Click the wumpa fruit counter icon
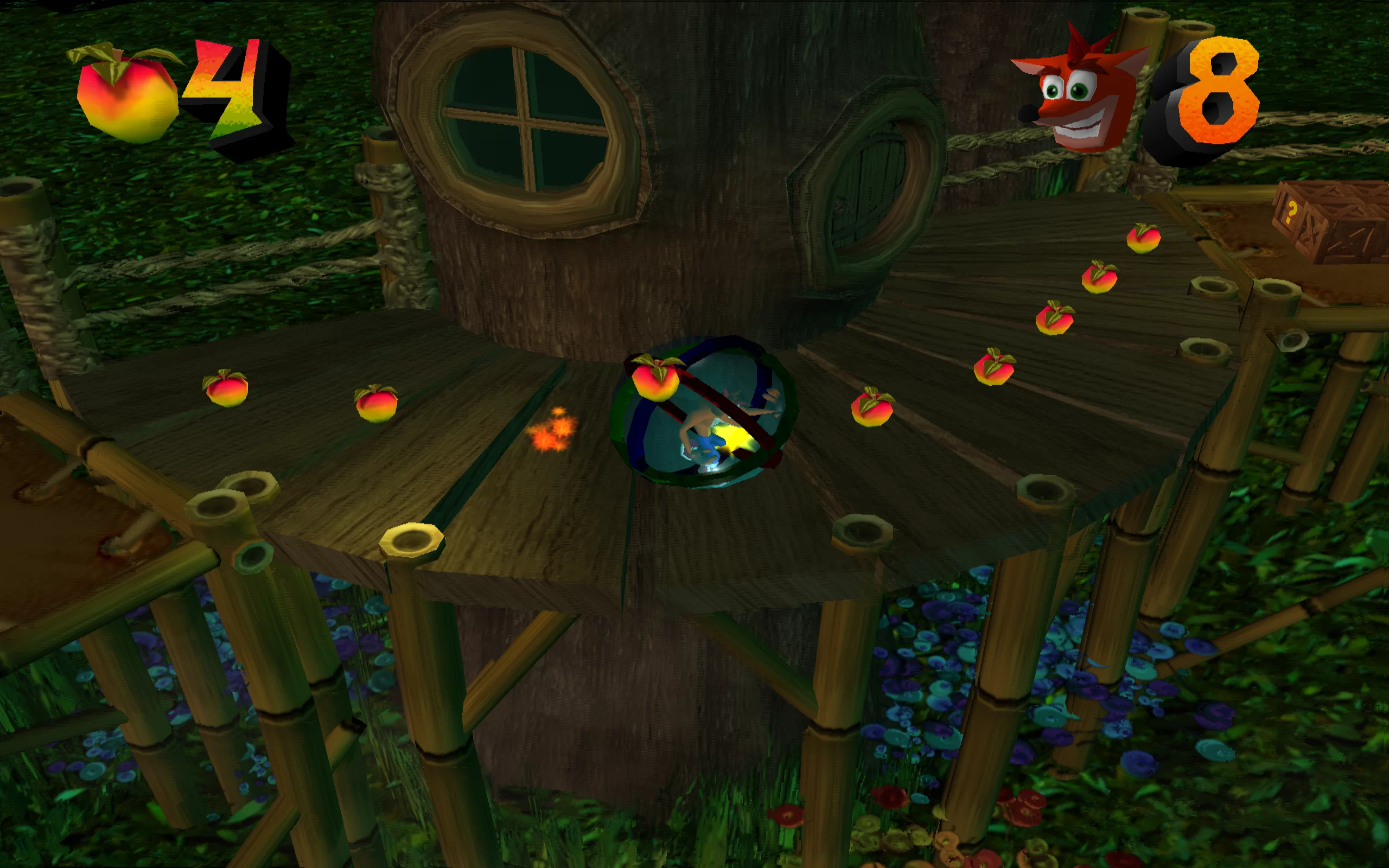Viewport: 1389px width, 868px height. click(x=126, y=95)
